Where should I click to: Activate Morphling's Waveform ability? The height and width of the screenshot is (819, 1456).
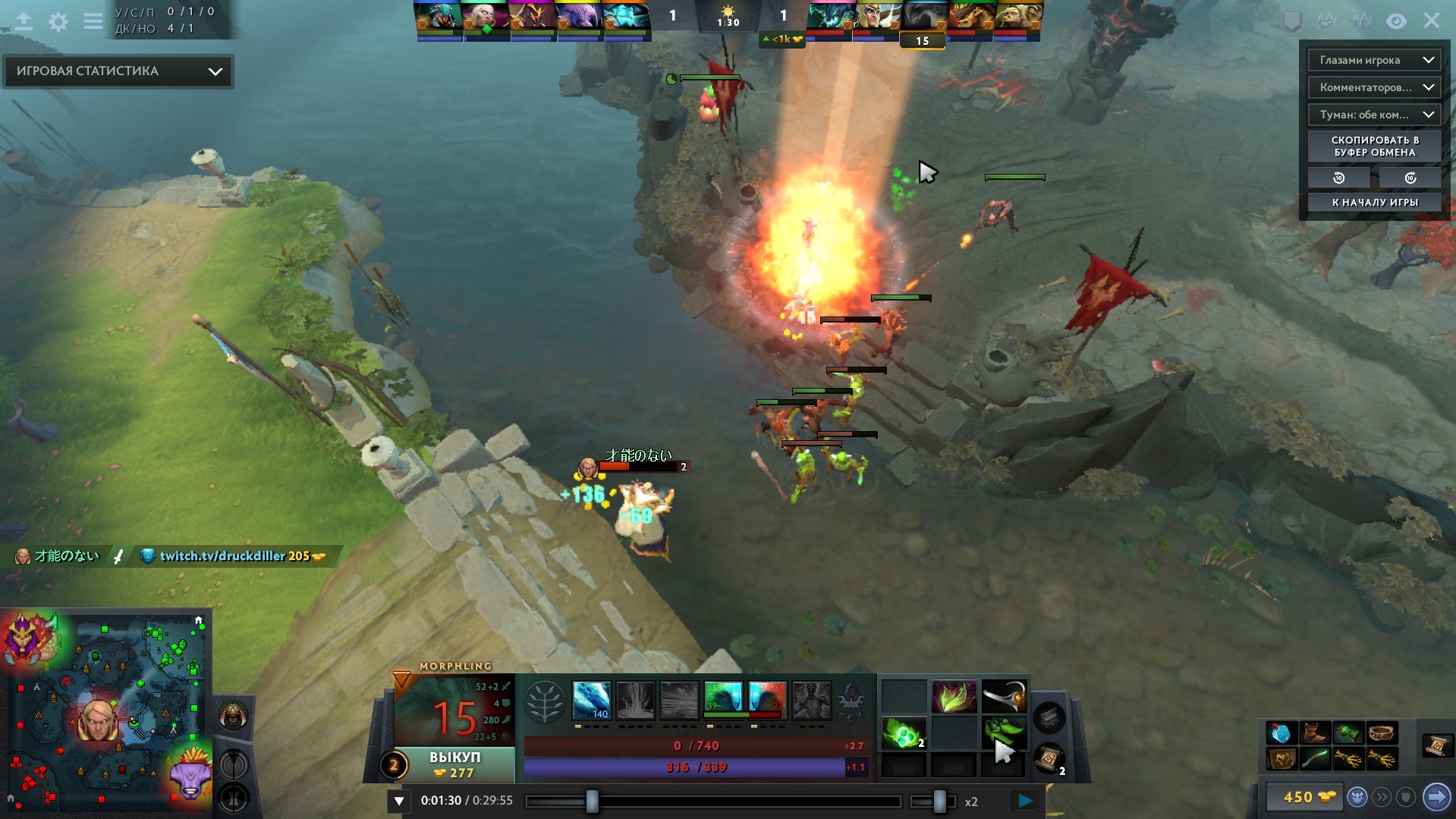click(591, 700)
